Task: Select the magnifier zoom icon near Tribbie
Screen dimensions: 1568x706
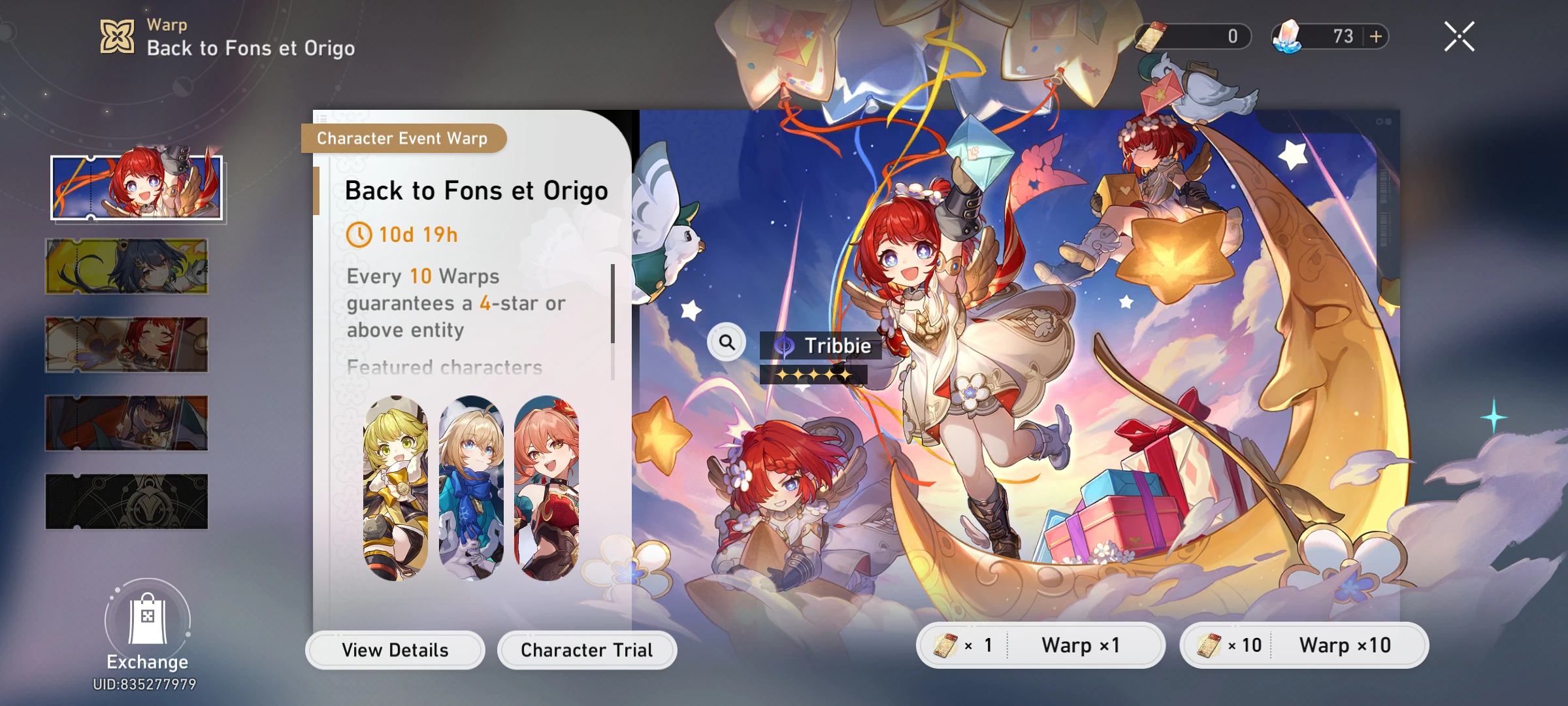Action: tap(727, 342)
